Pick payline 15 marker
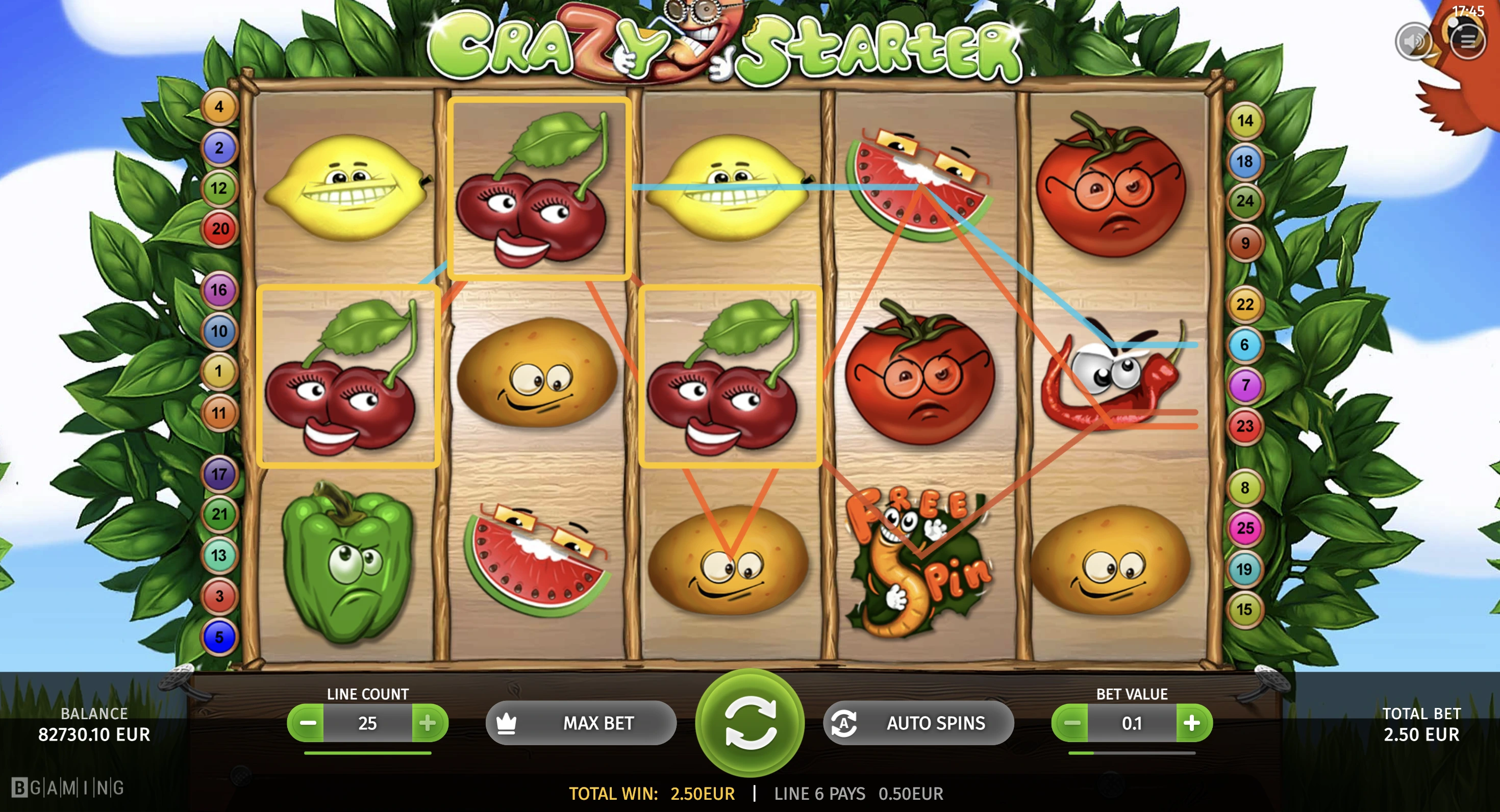Screen dimensions: 1500x812 tap(1244, 610)
